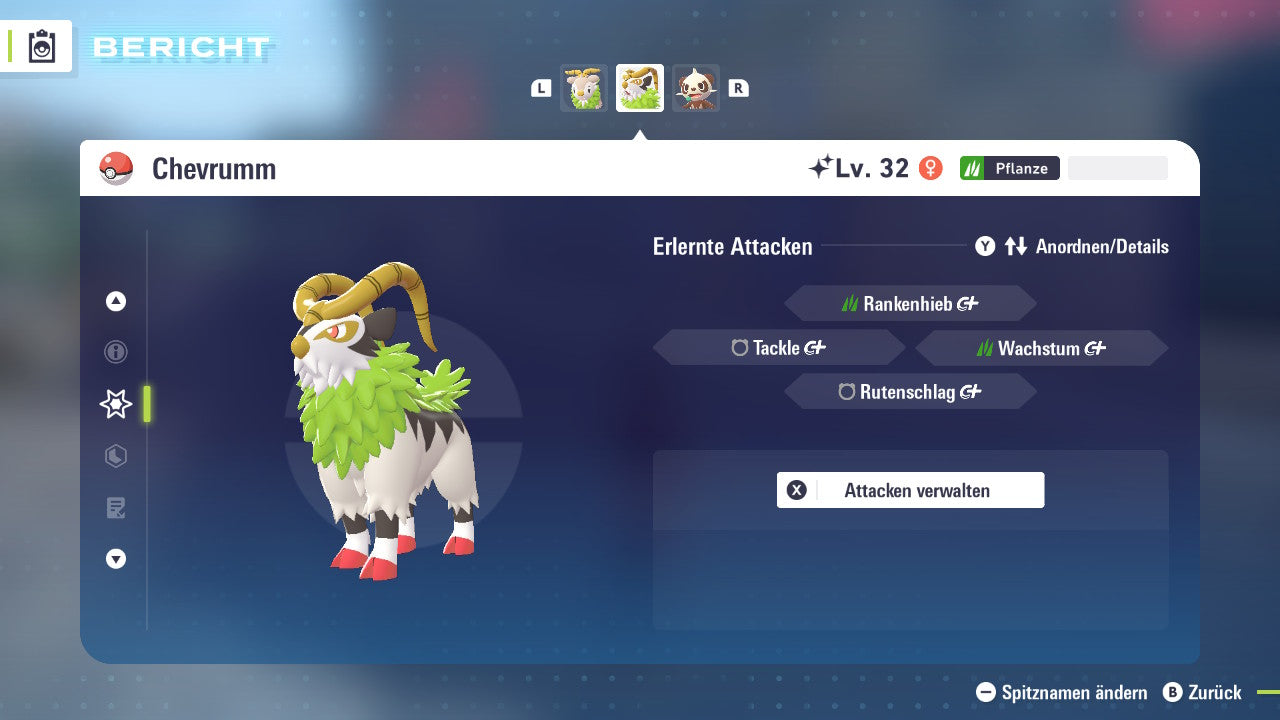Click the L shoulder button indicator
This screenshot has width=1280, height=720.
point(540,88)
